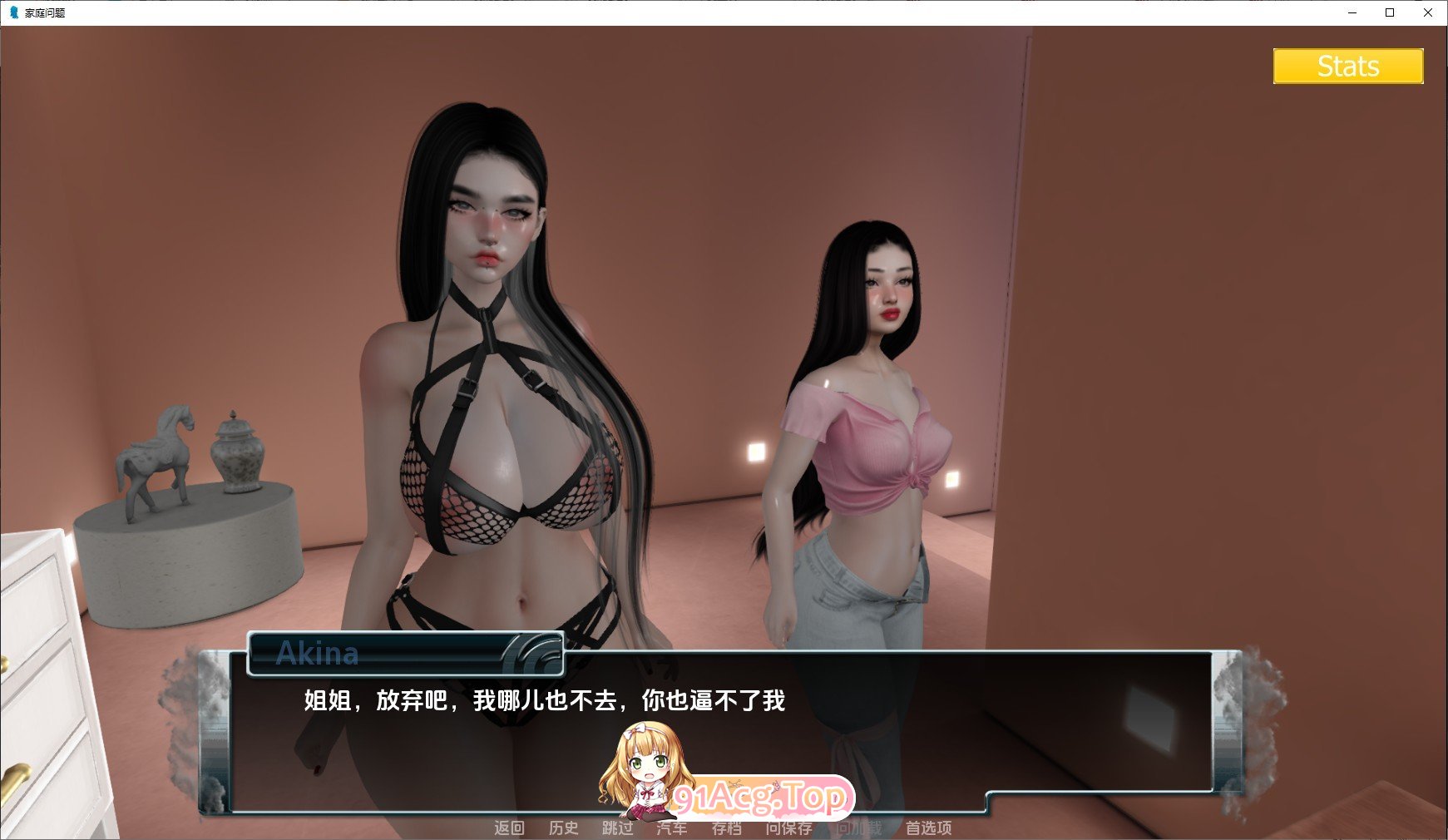The height and width of the screenshot is (840, 1448).
Task: Click the wall light behind the pink-shirt girl
Action: 756,451
